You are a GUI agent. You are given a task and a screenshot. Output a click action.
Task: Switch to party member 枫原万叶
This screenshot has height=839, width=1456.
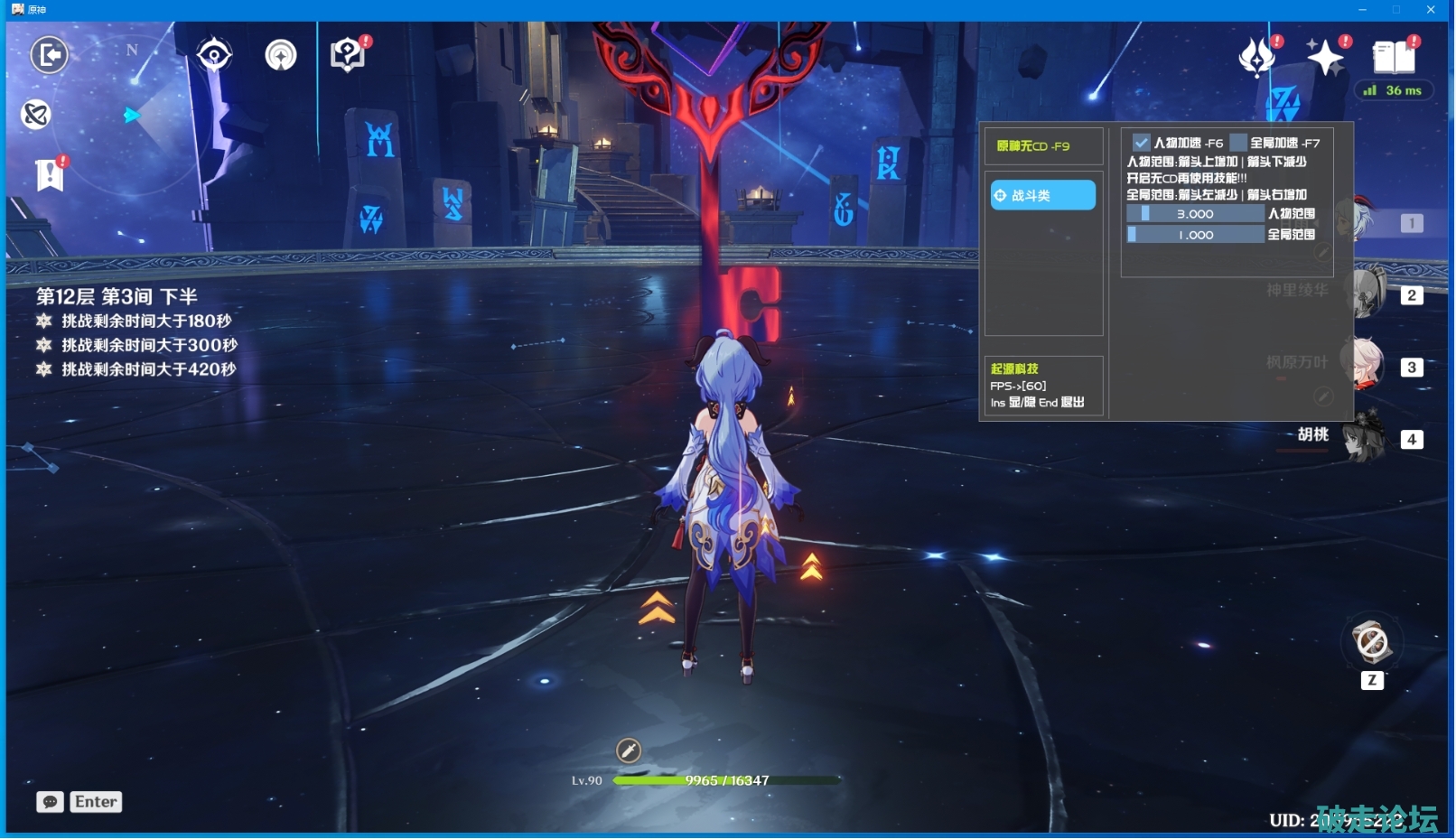coord(1364,365)
